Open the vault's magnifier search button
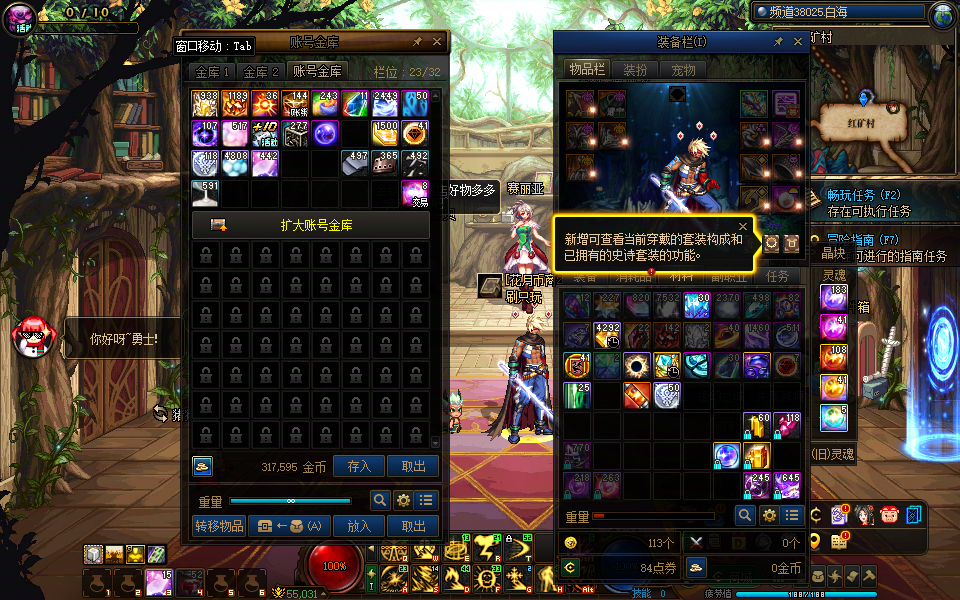This screenshot has height=600, width=960. click(x=380, y=501)
